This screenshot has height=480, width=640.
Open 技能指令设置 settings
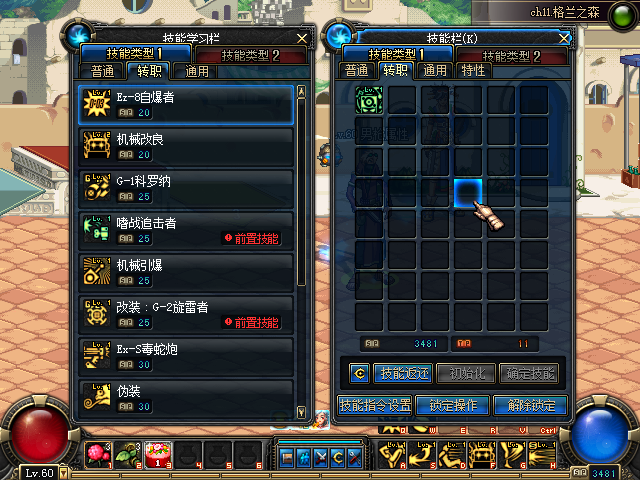coord(374,406)
